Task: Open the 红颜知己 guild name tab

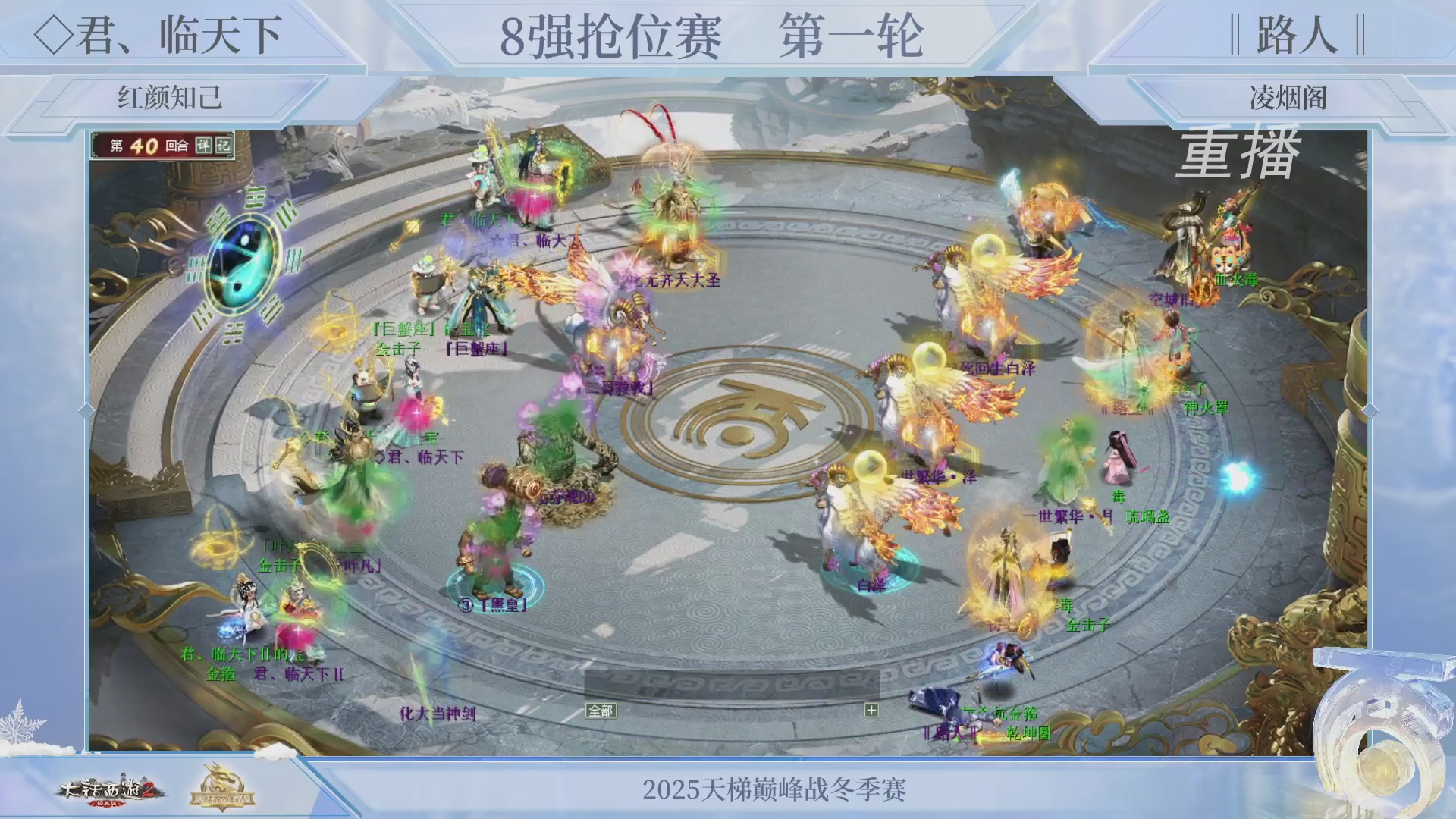Action: (x=171, y=96)
